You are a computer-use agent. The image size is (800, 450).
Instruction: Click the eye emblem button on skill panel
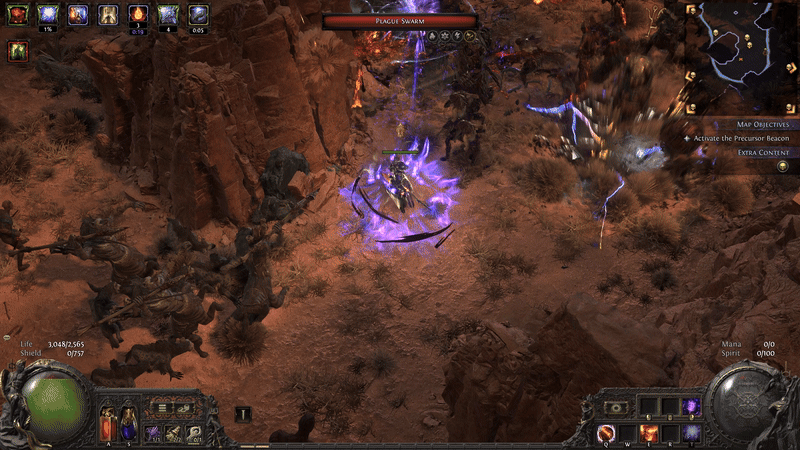618,407
